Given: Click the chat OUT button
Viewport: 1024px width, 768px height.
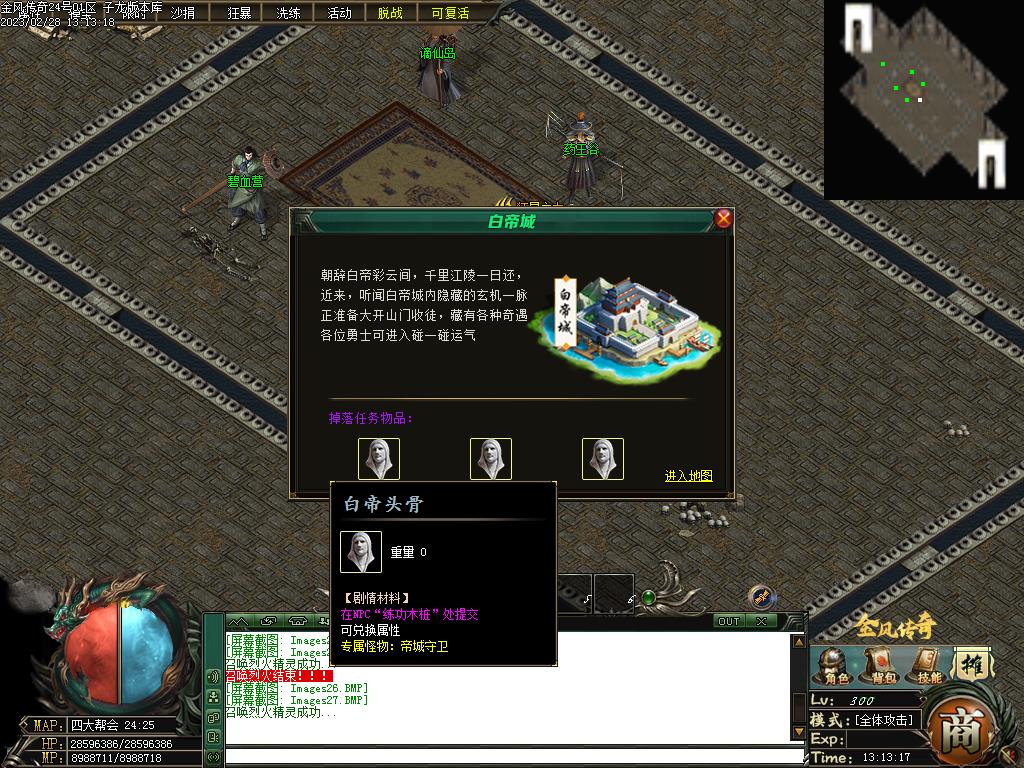Looking at the screenshot, I should [x=729, y=621].
